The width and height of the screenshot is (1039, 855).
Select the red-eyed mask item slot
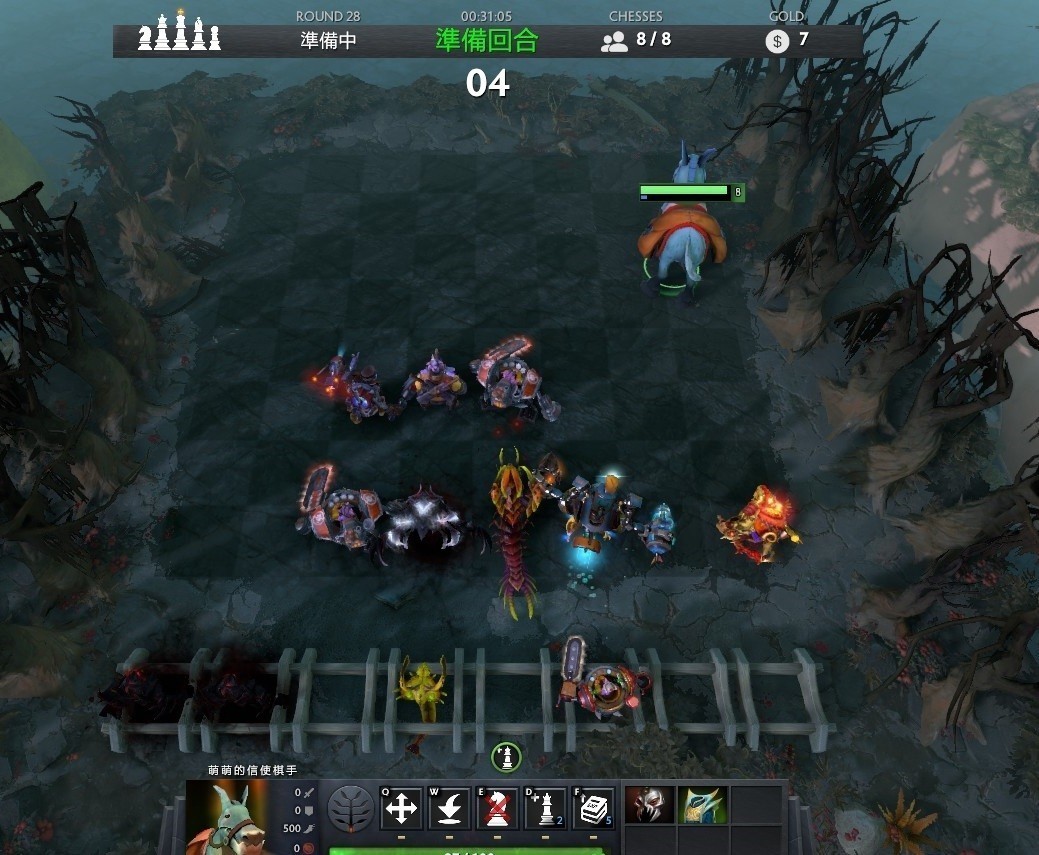tap(648, 806)
